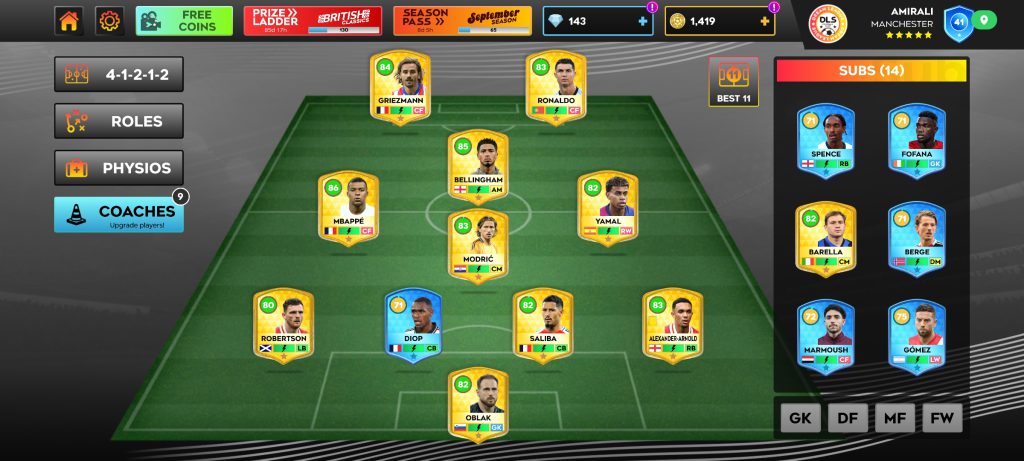Select goalkeeper Oblak's card

point(479,403)
